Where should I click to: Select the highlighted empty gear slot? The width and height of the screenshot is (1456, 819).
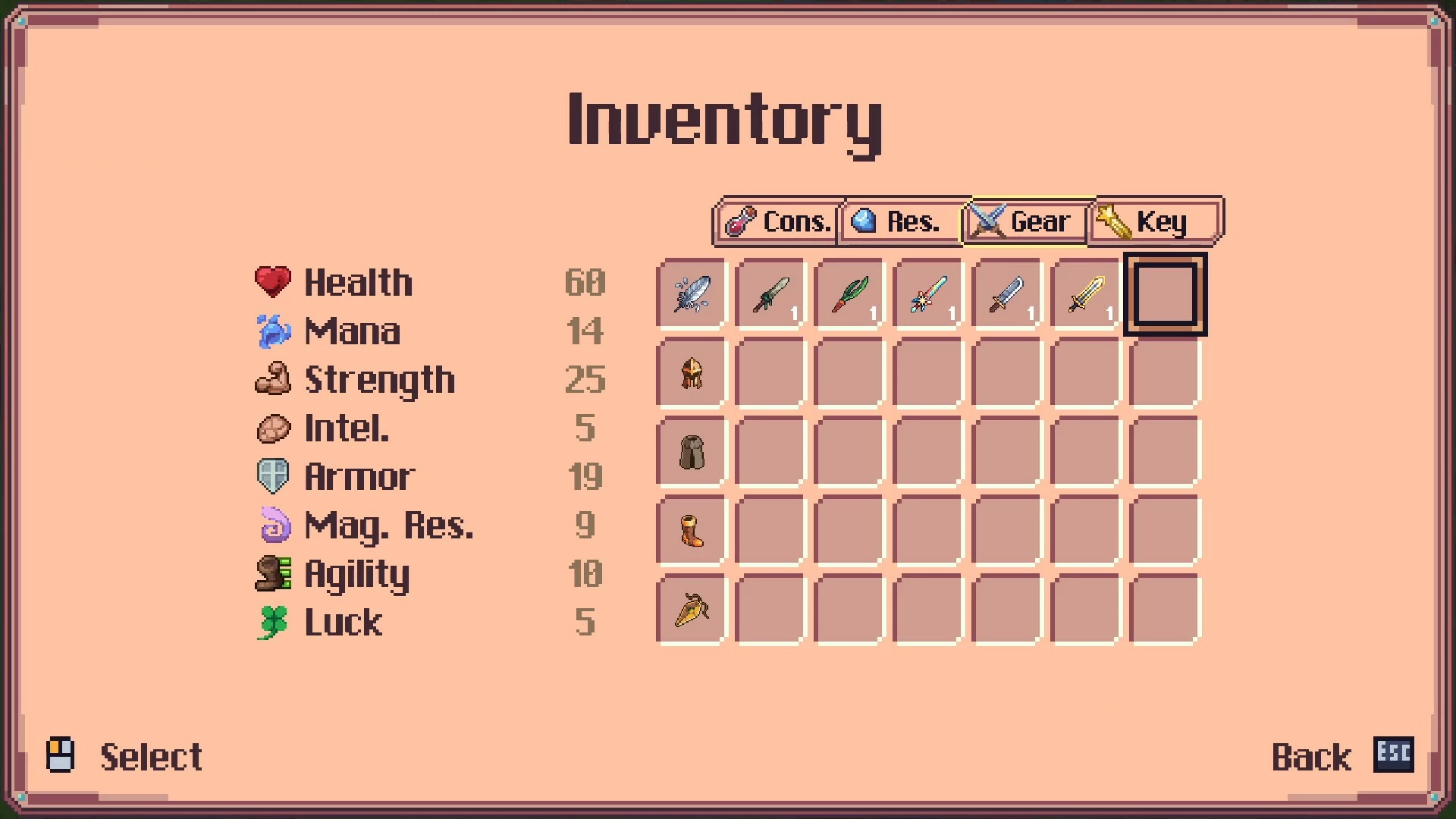[x=1165, y=294]
